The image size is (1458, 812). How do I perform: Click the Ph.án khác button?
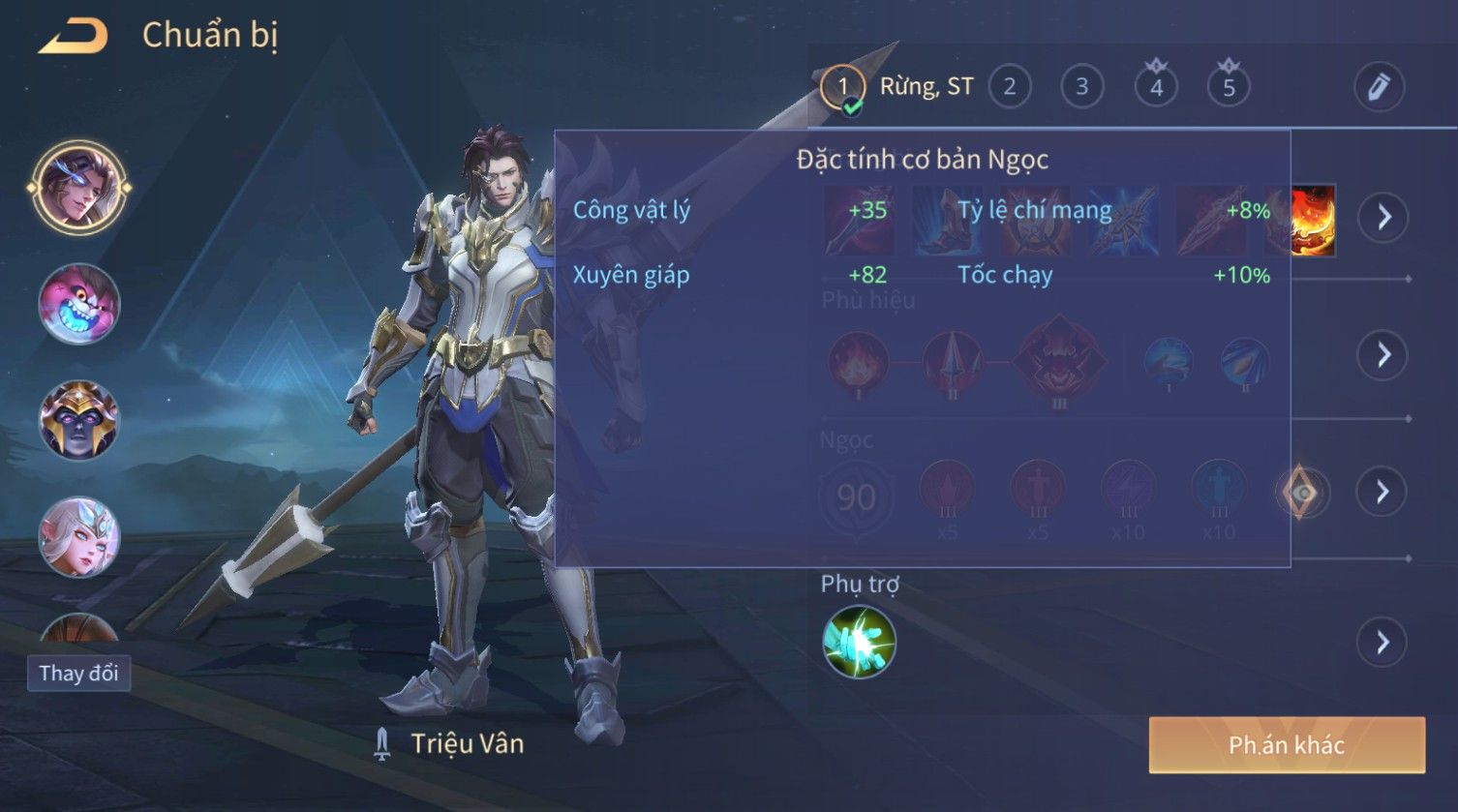click(1287, 744)
